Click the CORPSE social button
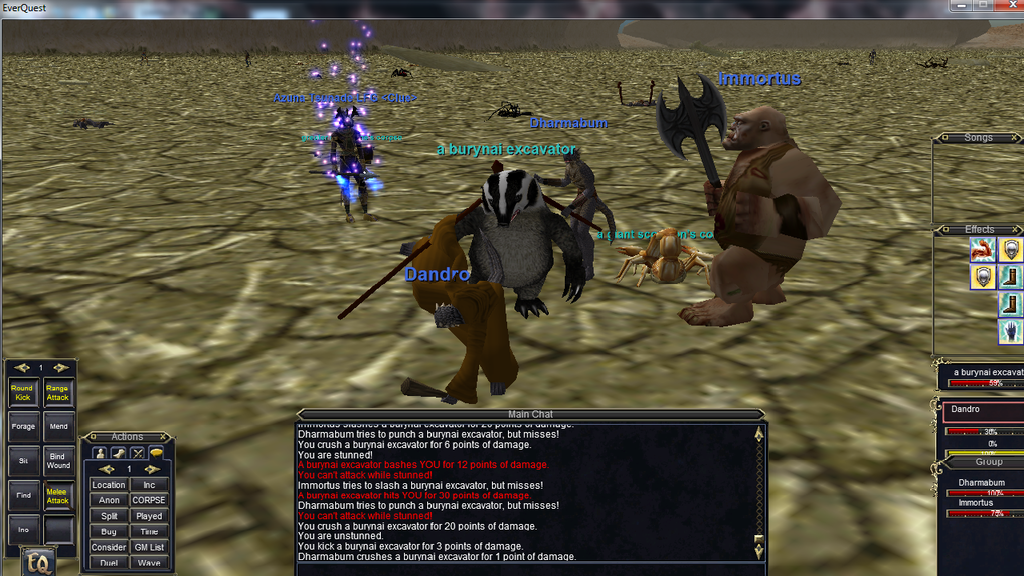 coord(149,500)
